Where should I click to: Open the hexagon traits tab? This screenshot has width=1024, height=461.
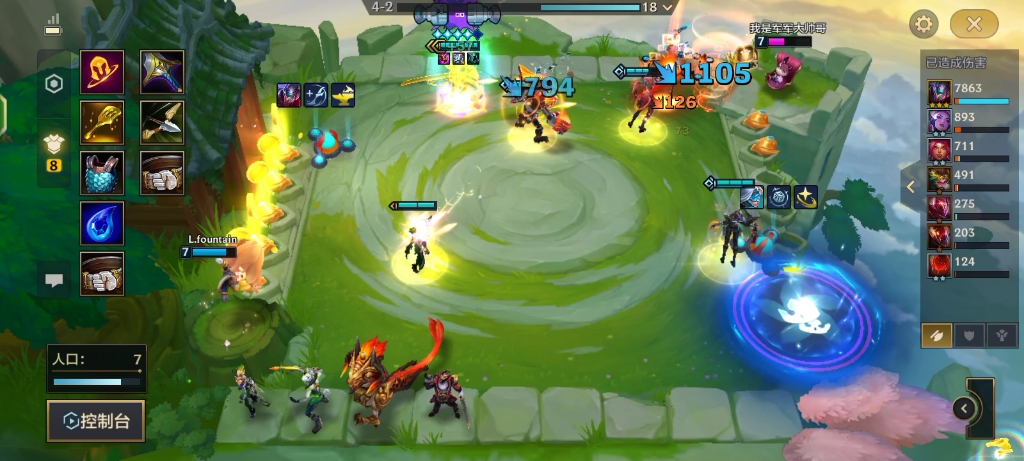[54, 84]
